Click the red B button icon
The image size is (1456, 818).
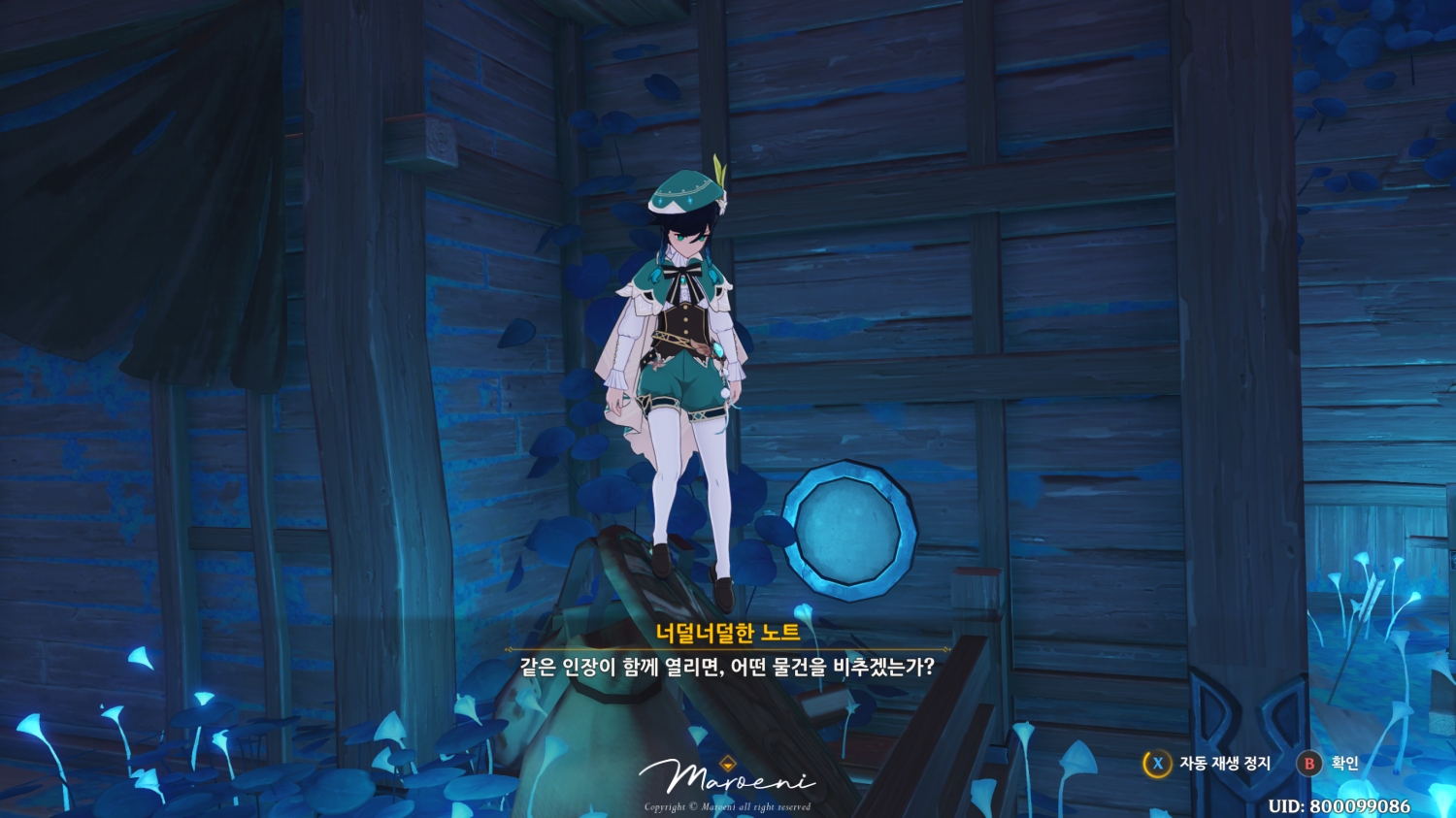pos(1310,764)
